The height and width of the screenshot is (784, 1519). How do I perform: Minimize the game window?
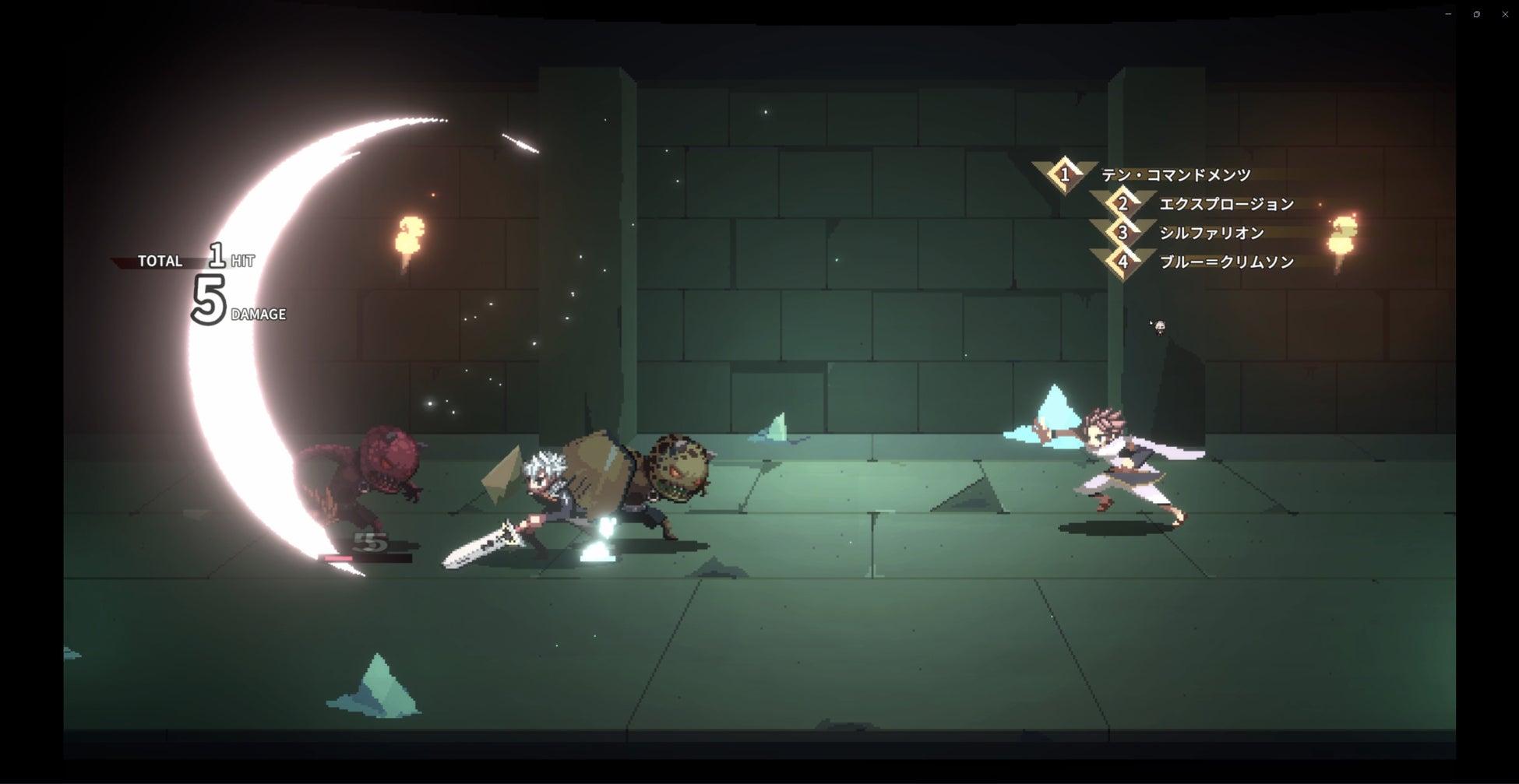pyautogui.click(x=1448, y=14)
